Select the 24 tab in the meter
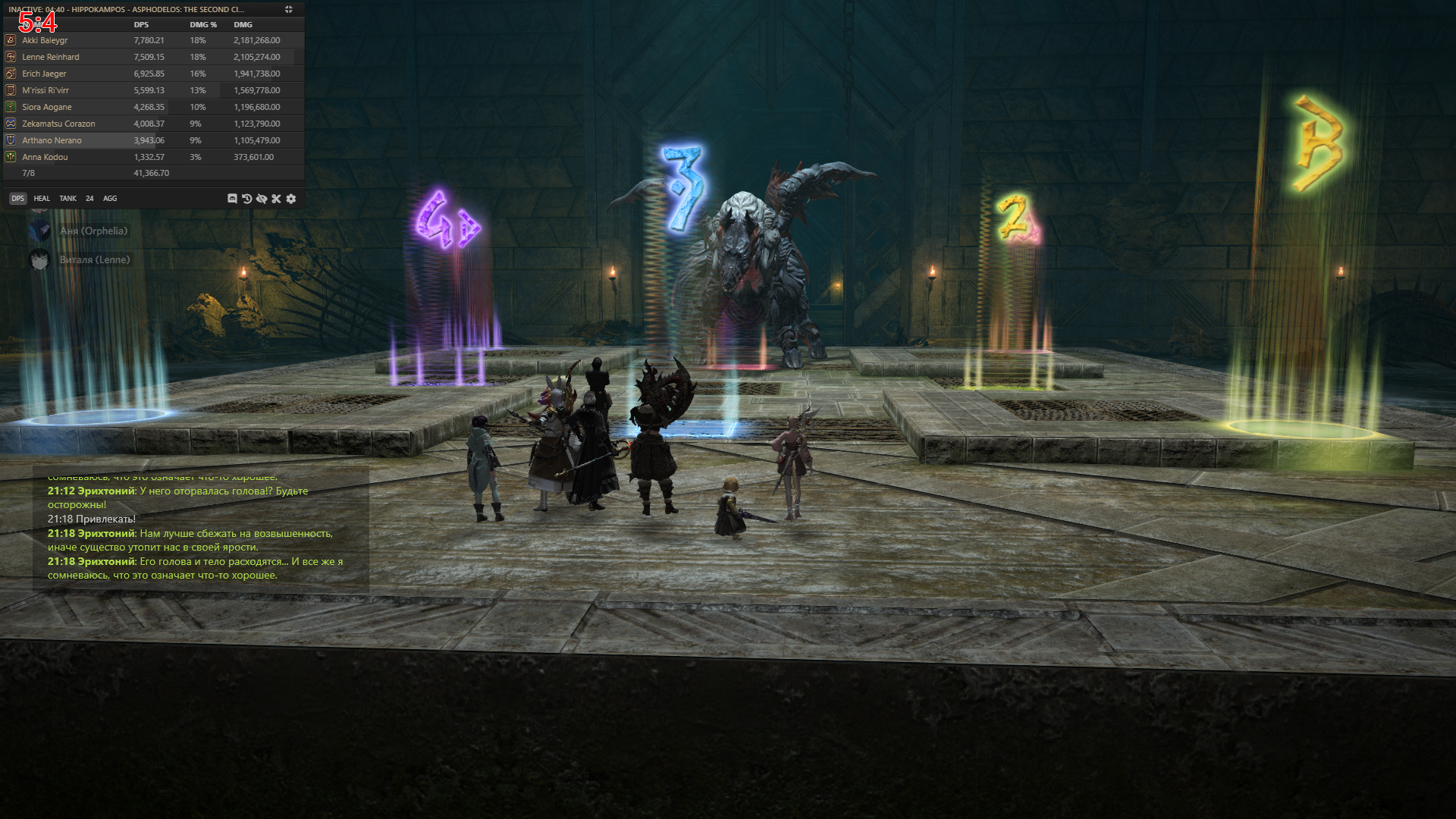1456x819 pixels. point(89,199)
